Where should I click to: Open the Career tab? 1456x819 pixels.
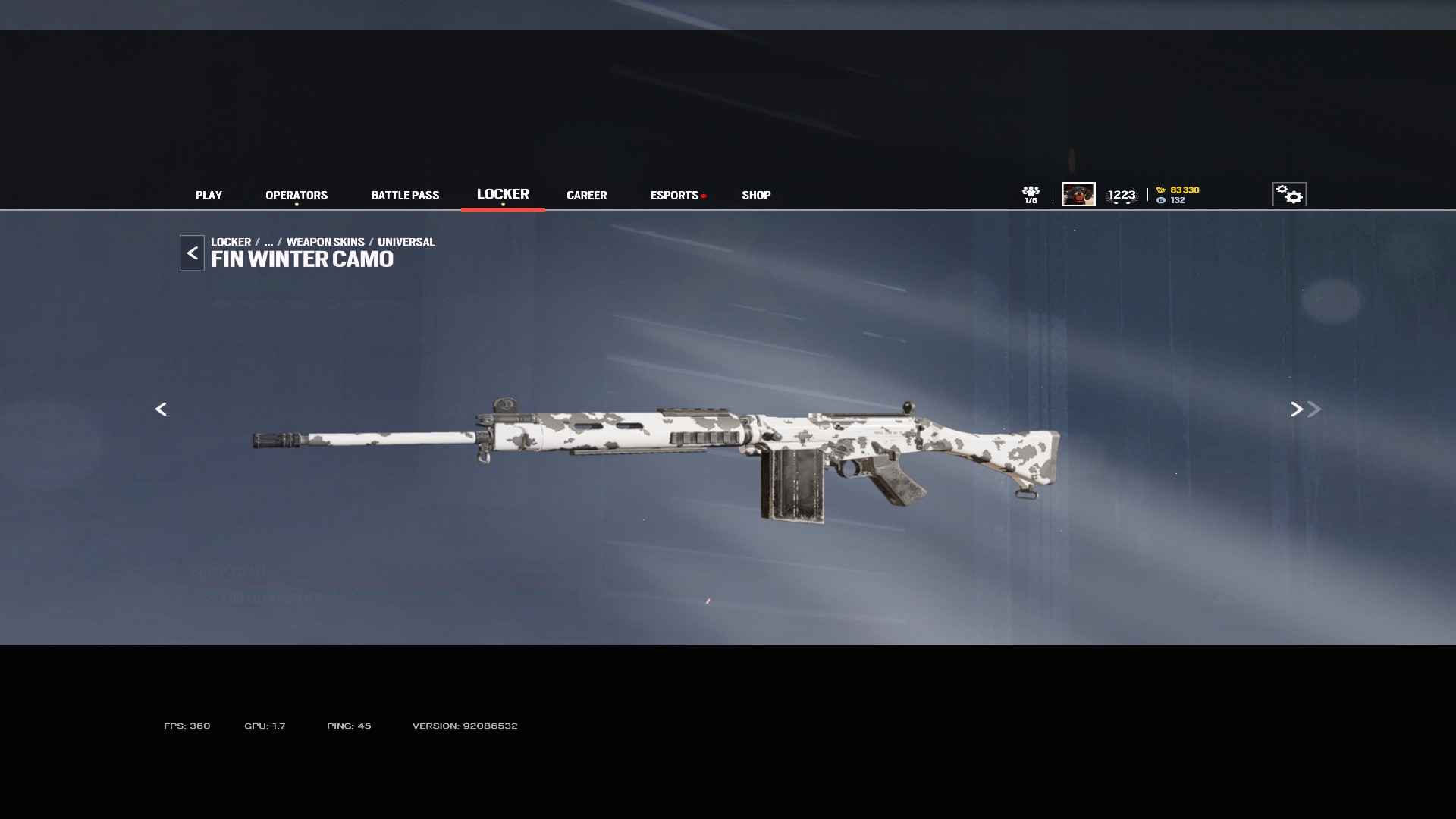[586, 195]
